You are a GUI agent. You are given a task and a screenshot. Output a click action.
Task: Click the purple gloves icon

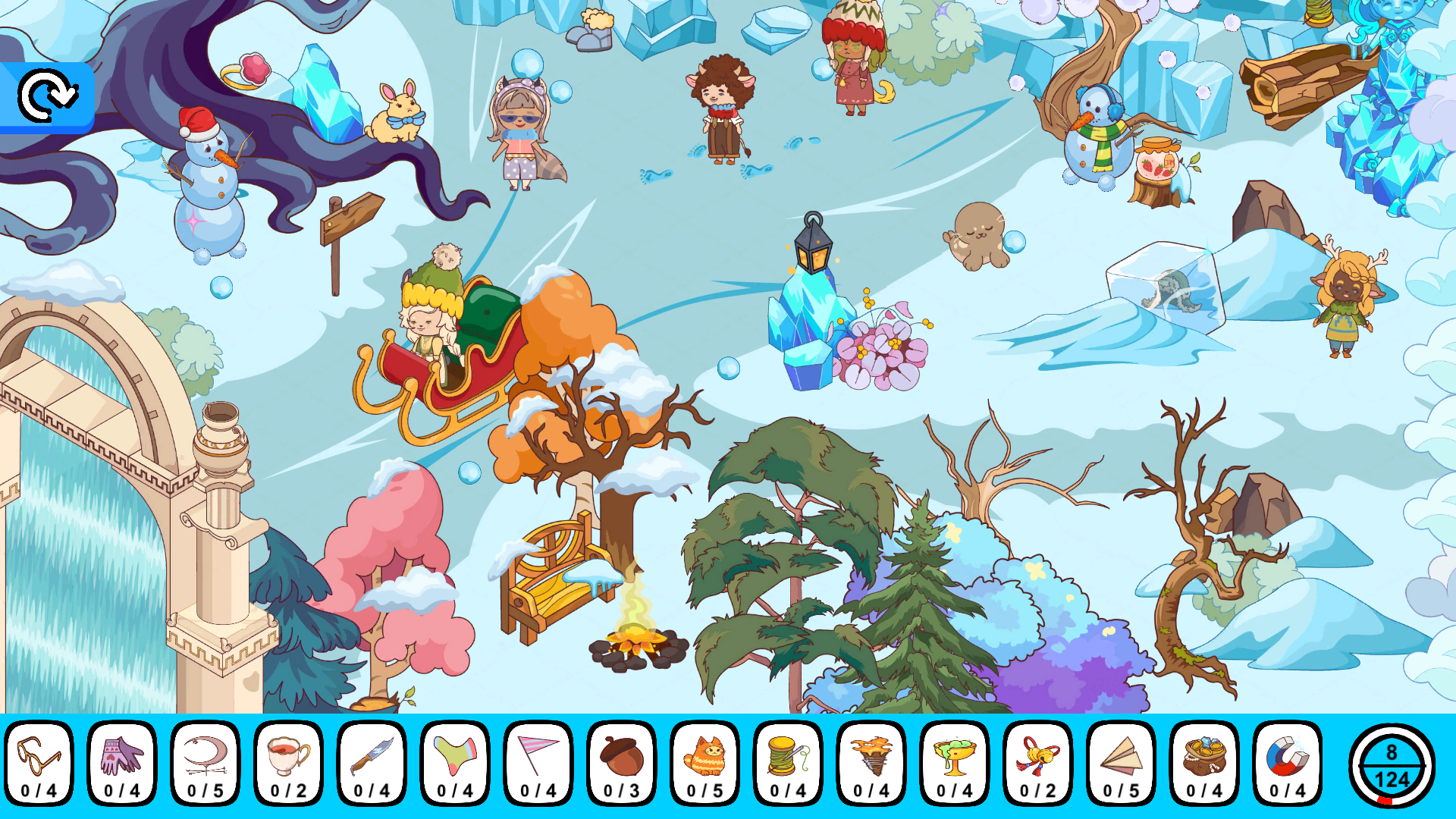coord(122,762)
